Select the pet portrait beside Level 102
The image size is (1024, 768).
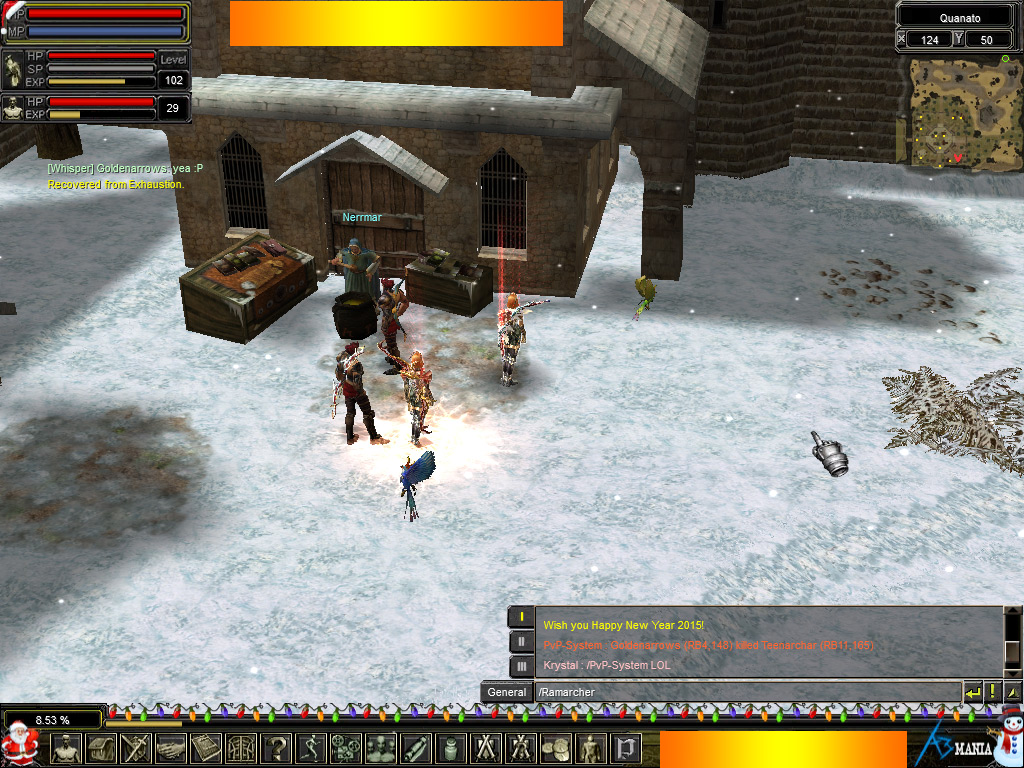tap(13, 71)
